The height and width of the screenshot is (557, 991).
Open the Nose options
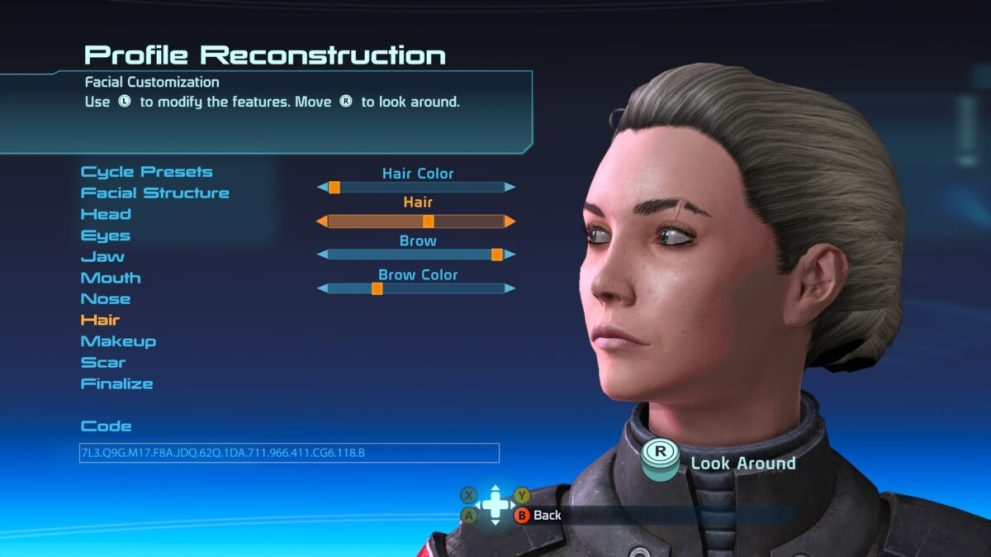coord(106,299)
